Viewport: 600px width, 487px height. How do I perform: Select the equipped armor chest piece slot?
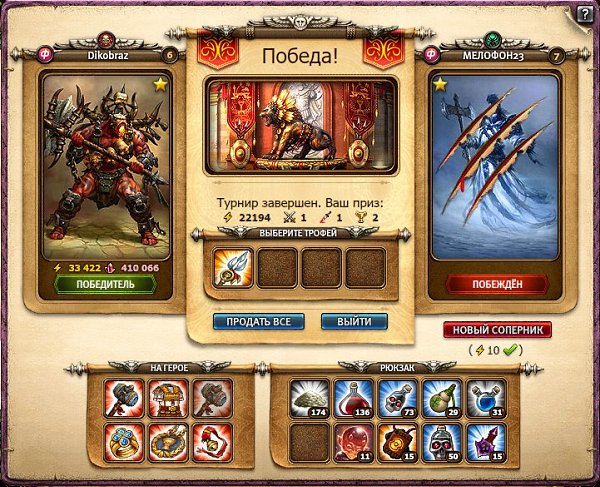[168, 398]
